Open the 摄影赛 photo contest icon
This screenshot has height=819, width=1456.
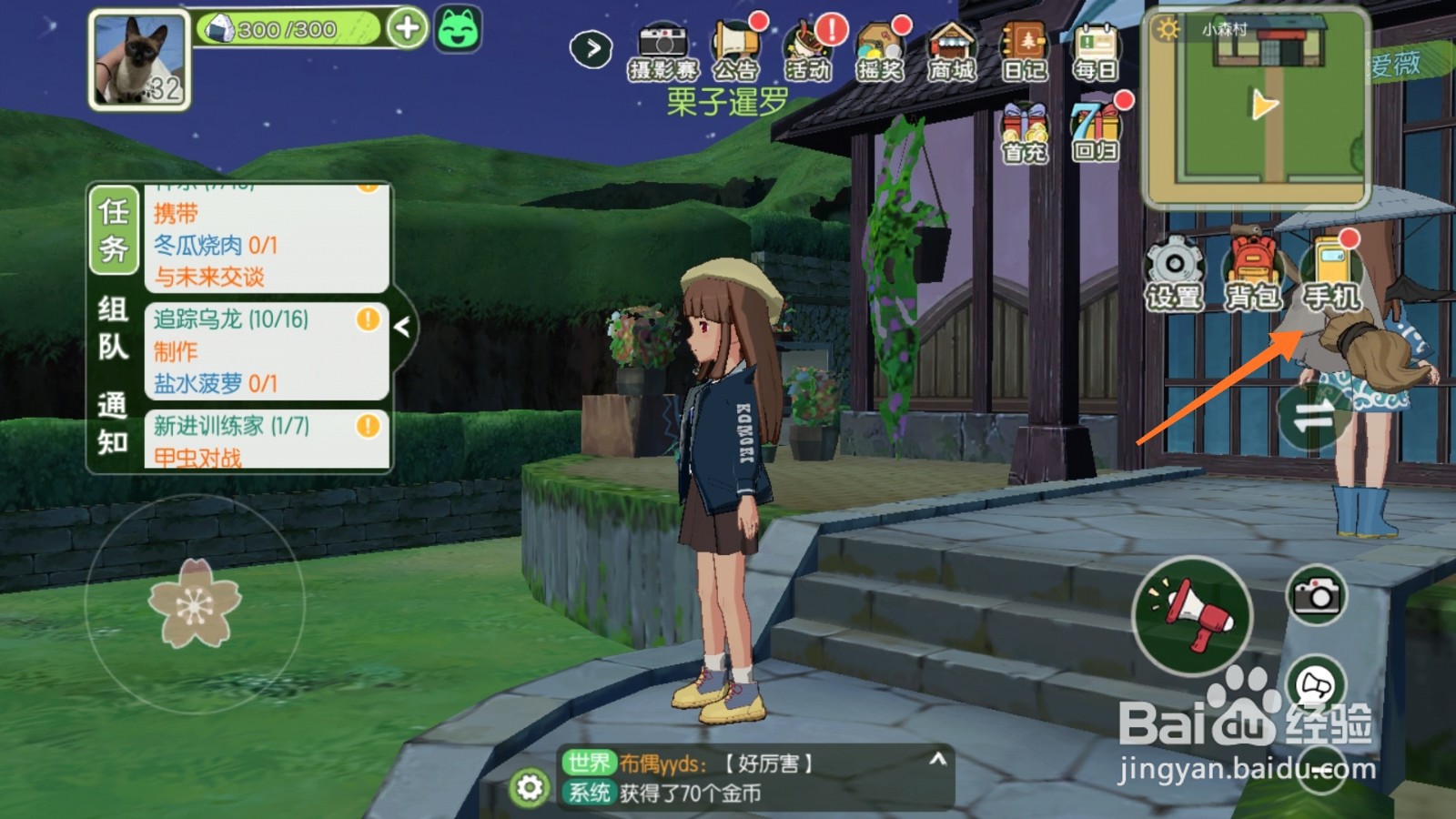662,52
